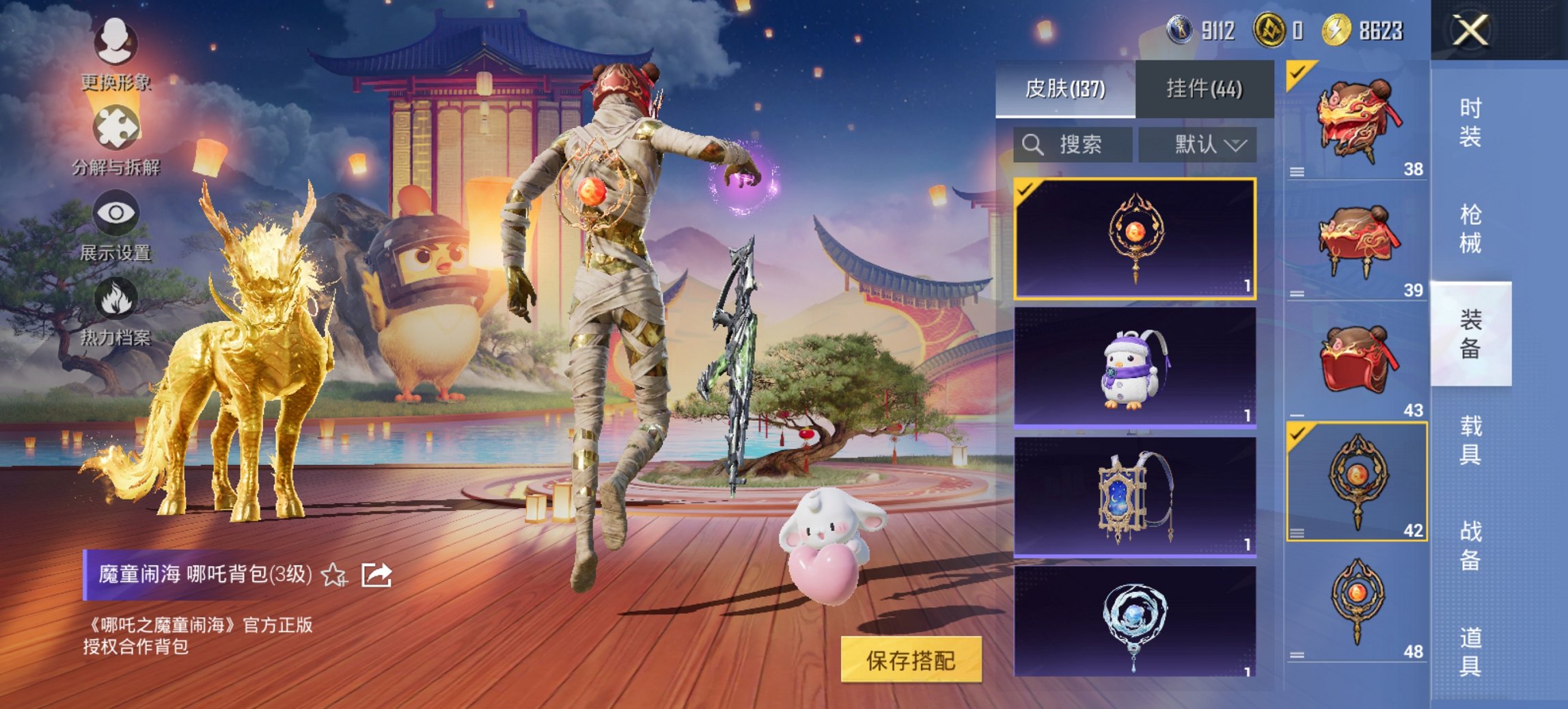This screenshot has height=709, width=1568.
Task: Switch to the 挂件(44) tab
Action: [x=1203, y=90]
